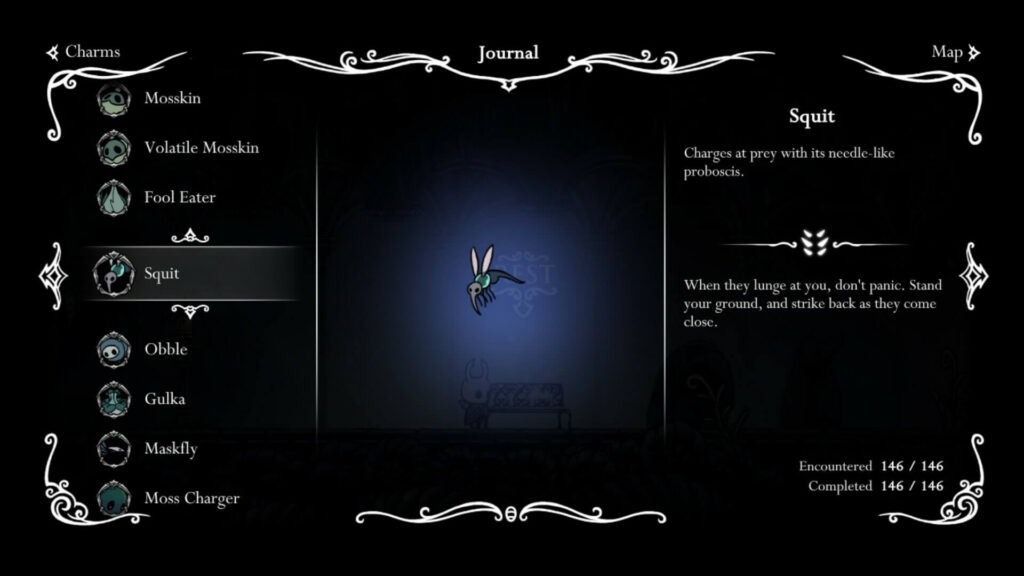Viewport: 1024px width, 576px height.
Task: Switch to the Charms tab
Action: (x=84, y=52)
